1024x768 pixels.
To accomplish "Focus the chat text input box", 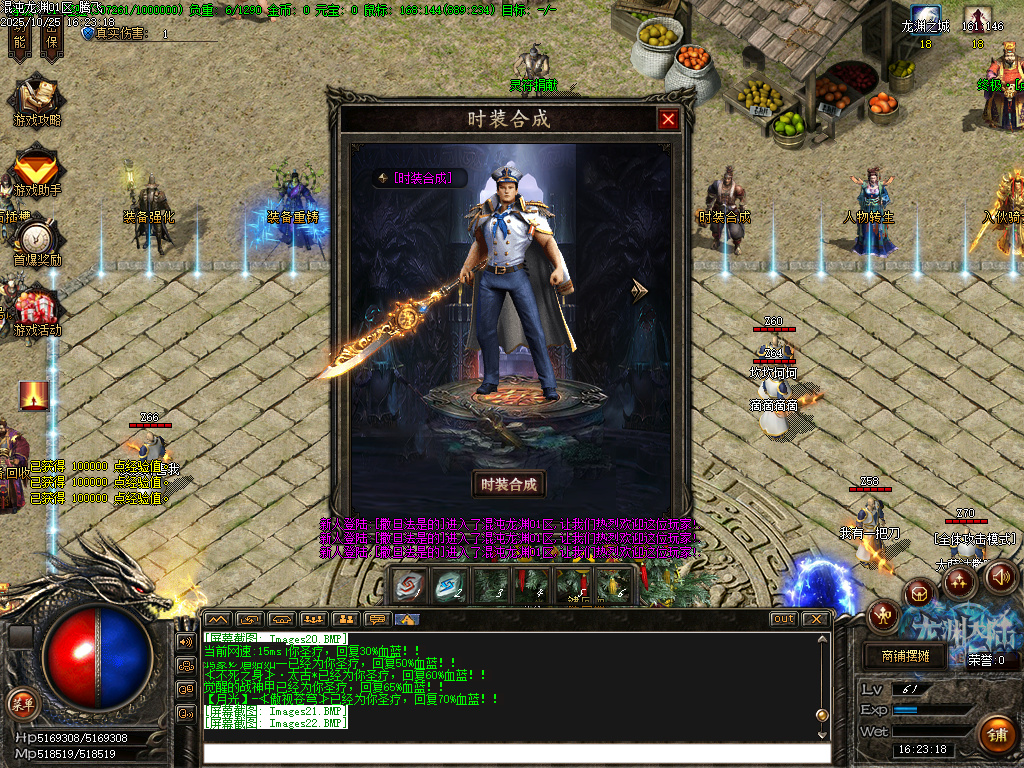I will 515,753.
